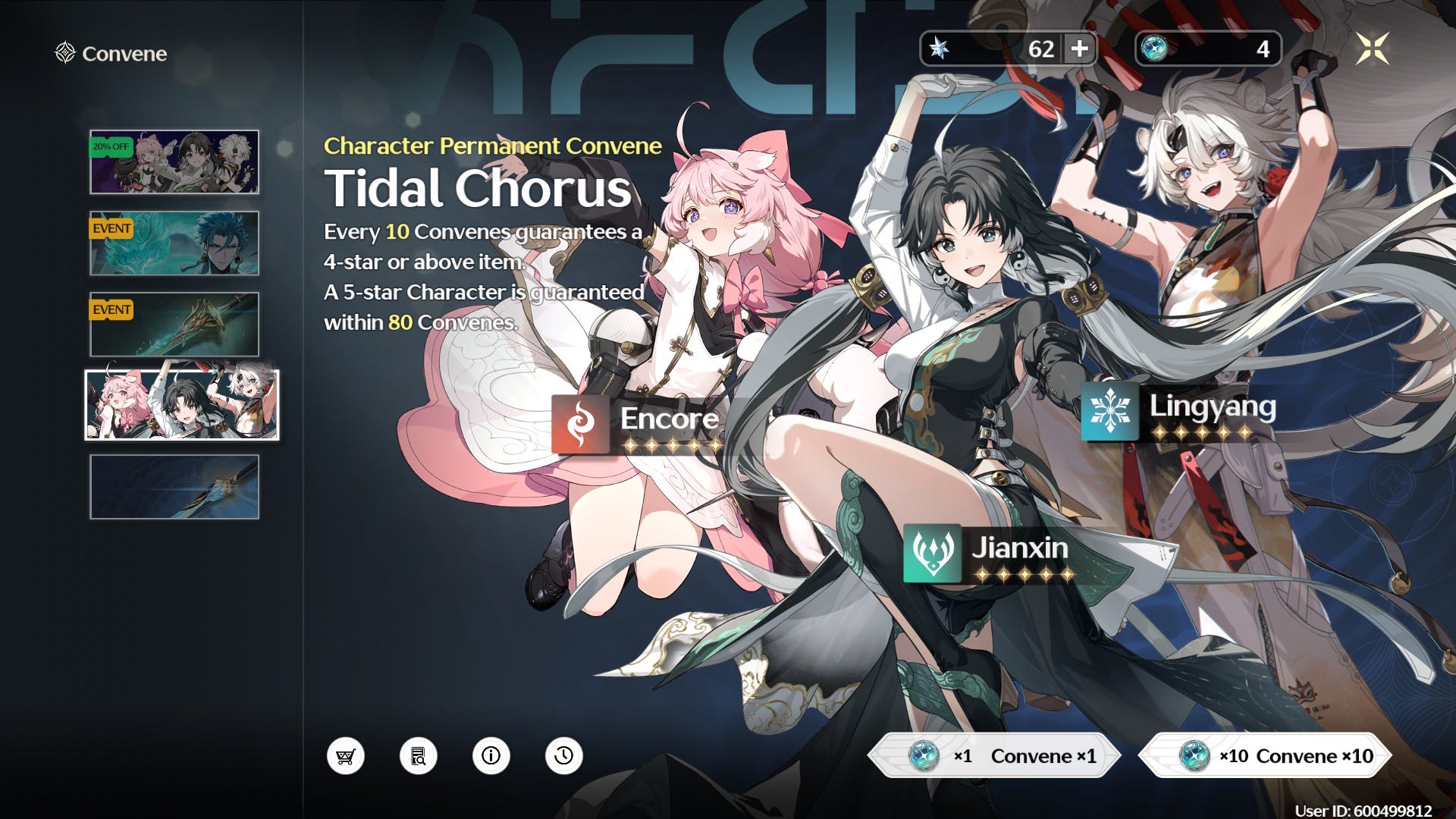View convene details document icon
The height and width of the screenshot is (819, 1456).
click(419, 756)
